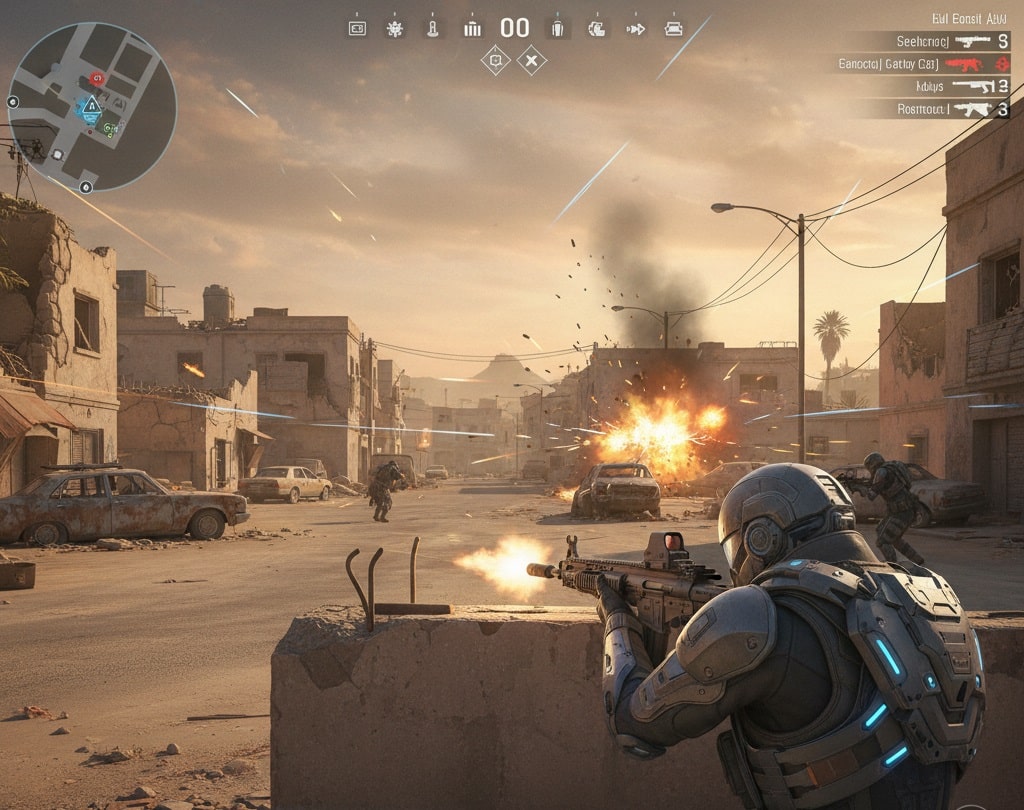Image resolution: width=1024 pixels, height=810 pixels.
Task: Open the circular minimap
Action: tap(91, 106)
